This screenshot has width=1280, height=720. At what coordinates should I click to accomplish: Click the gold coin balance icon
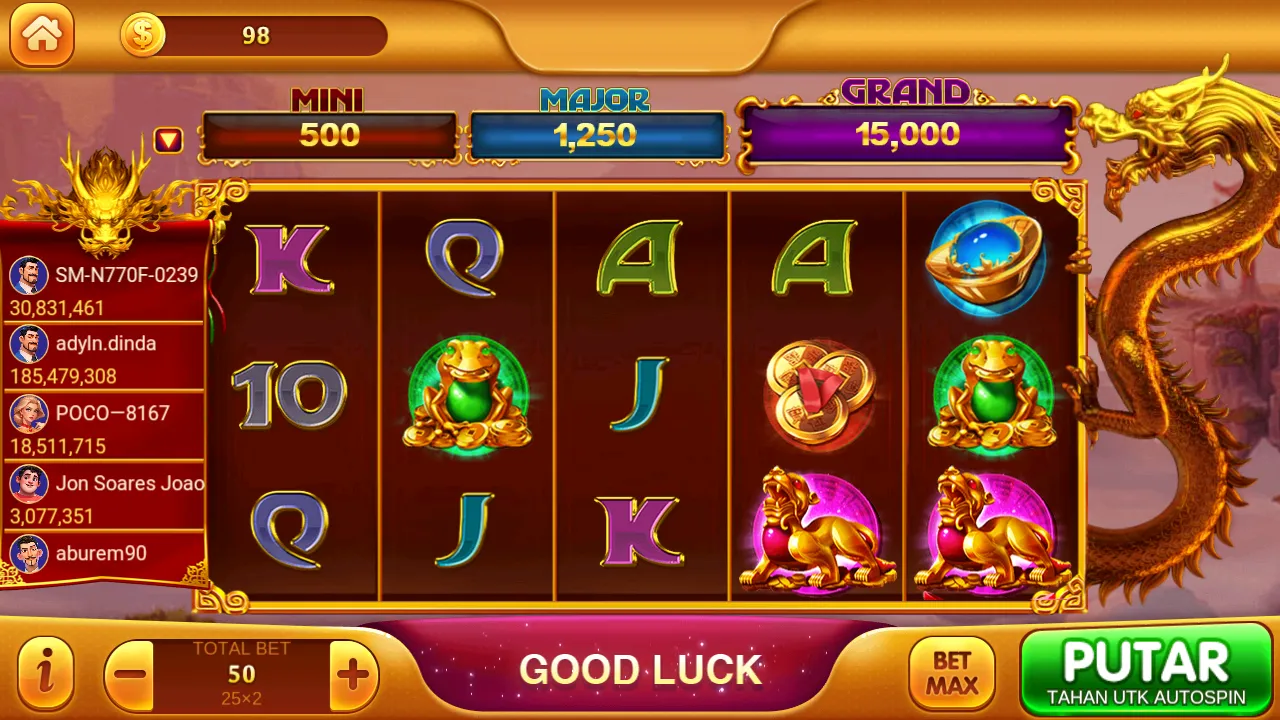click(143, 36)
